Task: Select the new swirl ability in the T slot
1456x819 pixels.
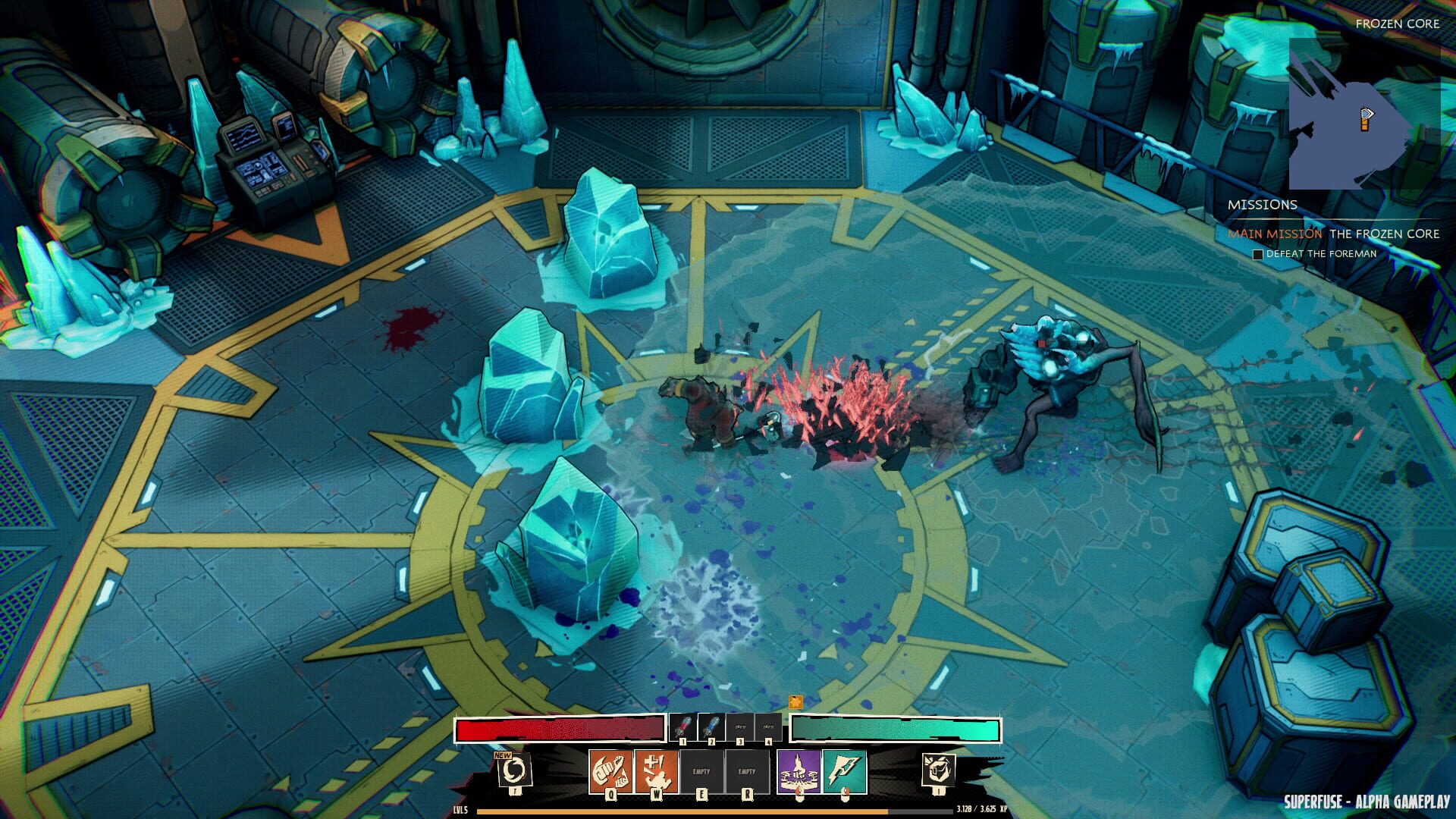Action: [x=516, y=771]
